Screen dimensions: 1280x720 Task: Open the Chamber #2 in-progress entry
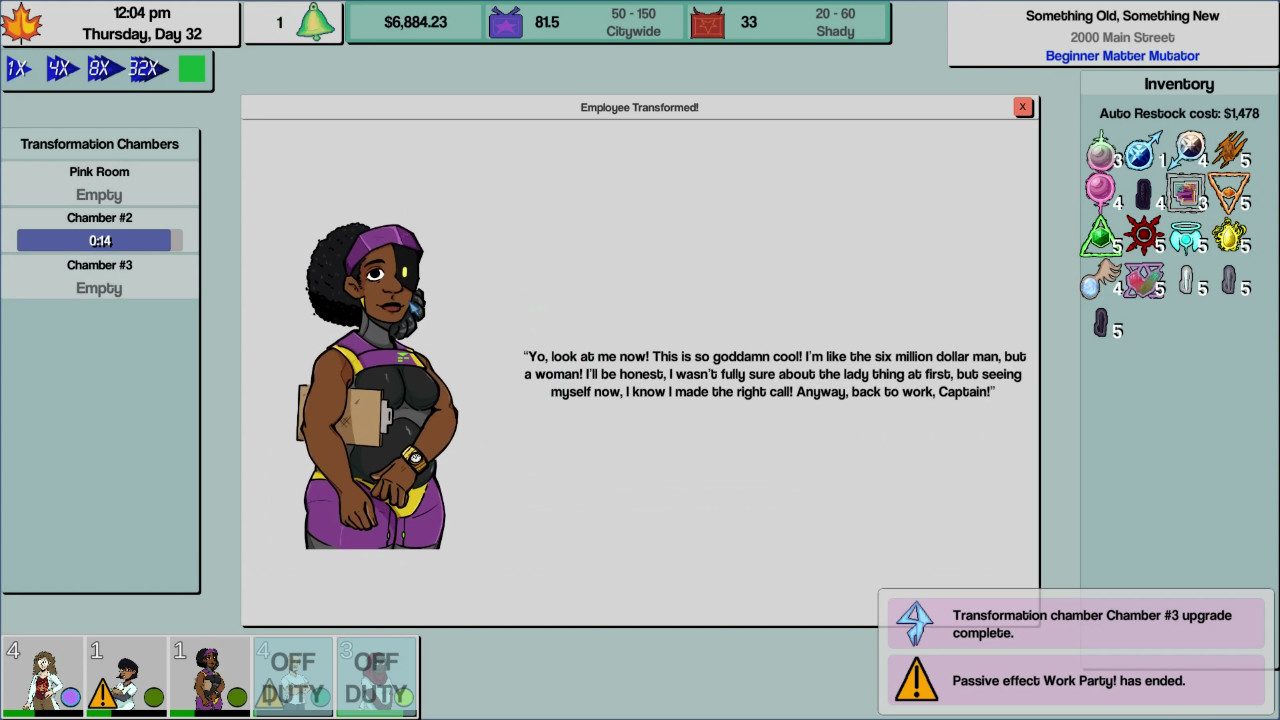coord(99,228)
